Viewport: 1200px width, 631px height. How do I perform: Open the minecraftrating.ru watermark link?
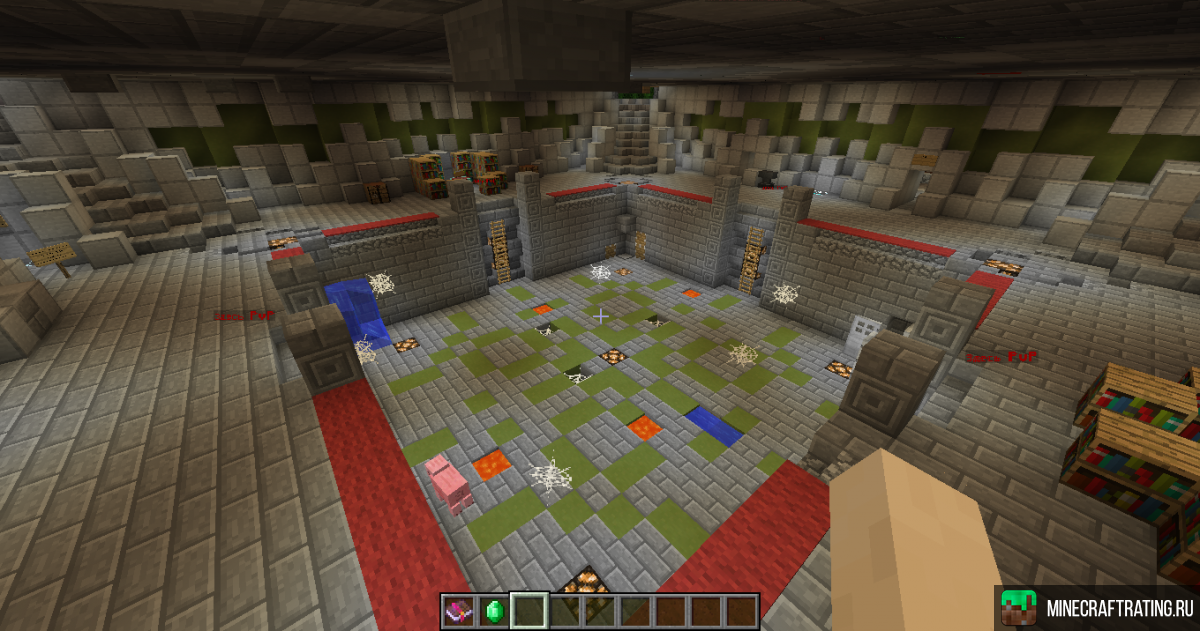1098,608
